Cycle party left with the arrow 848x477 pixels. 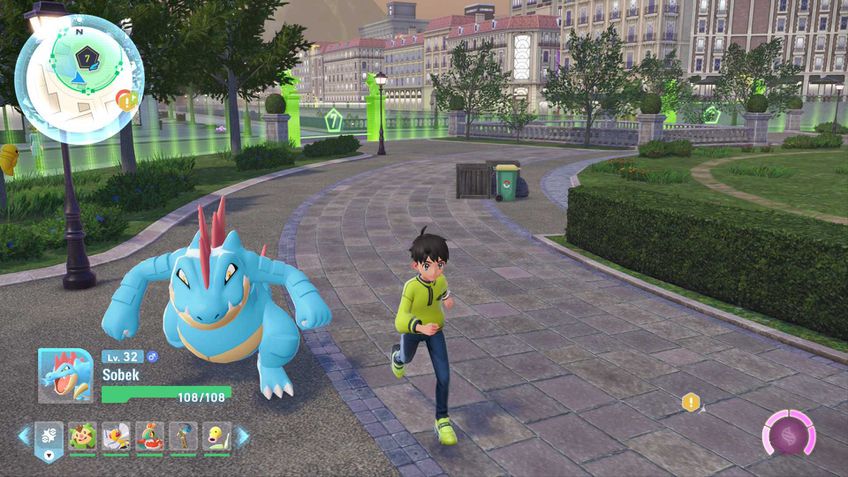pyautogui.click(x=24, y=436)
